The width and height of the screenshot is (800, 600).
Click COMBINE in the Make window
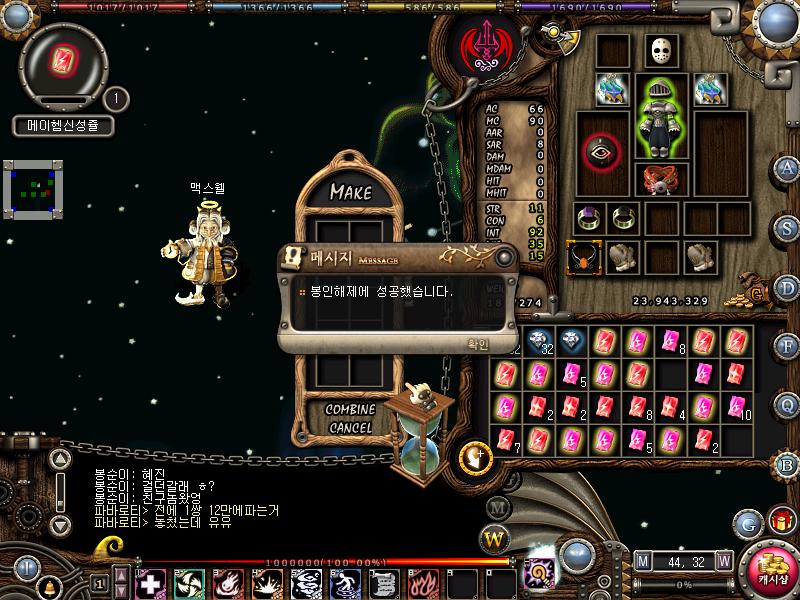350,410
